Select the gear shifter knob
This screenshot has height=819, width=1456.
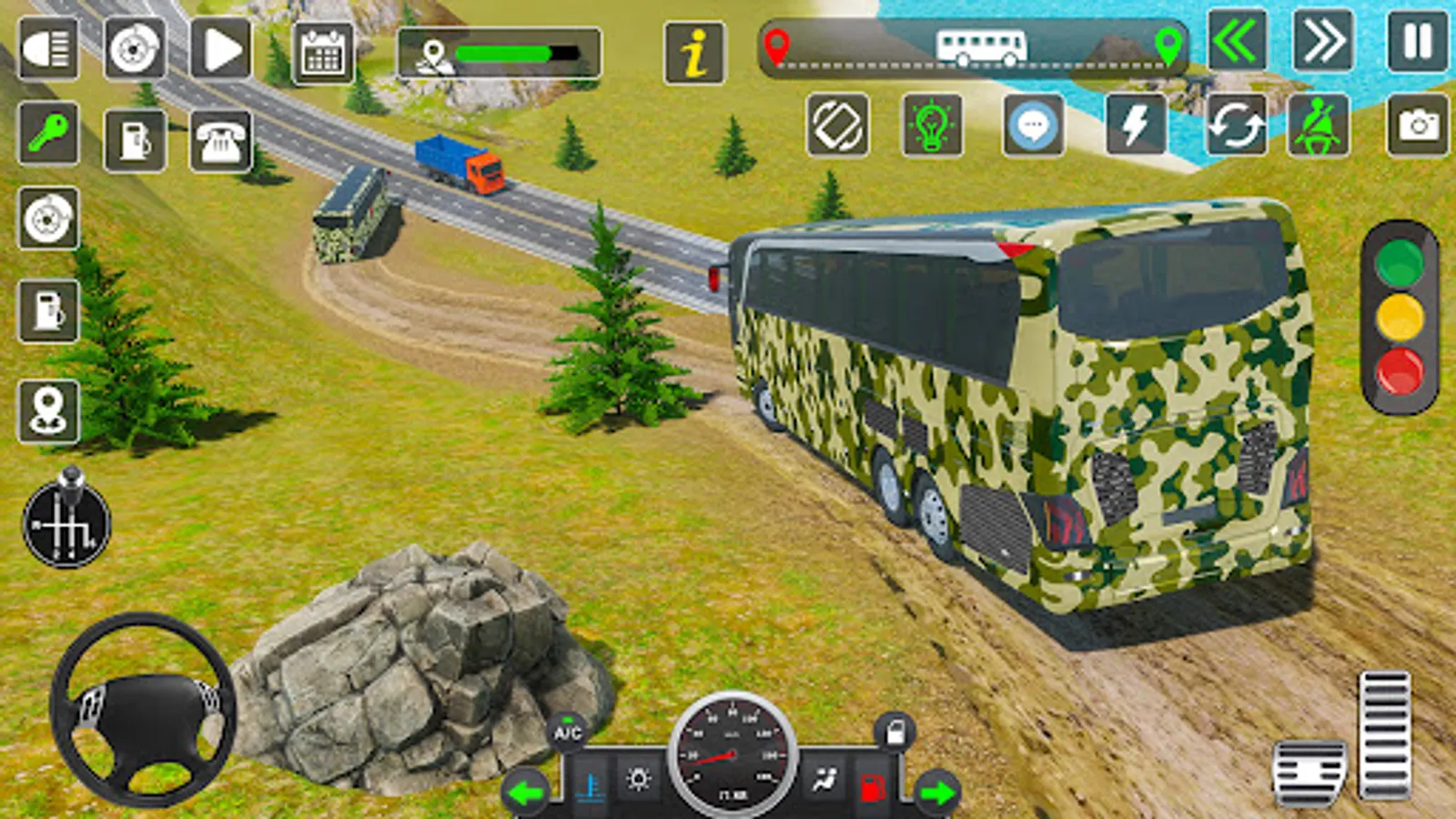[x=66, y=521]
